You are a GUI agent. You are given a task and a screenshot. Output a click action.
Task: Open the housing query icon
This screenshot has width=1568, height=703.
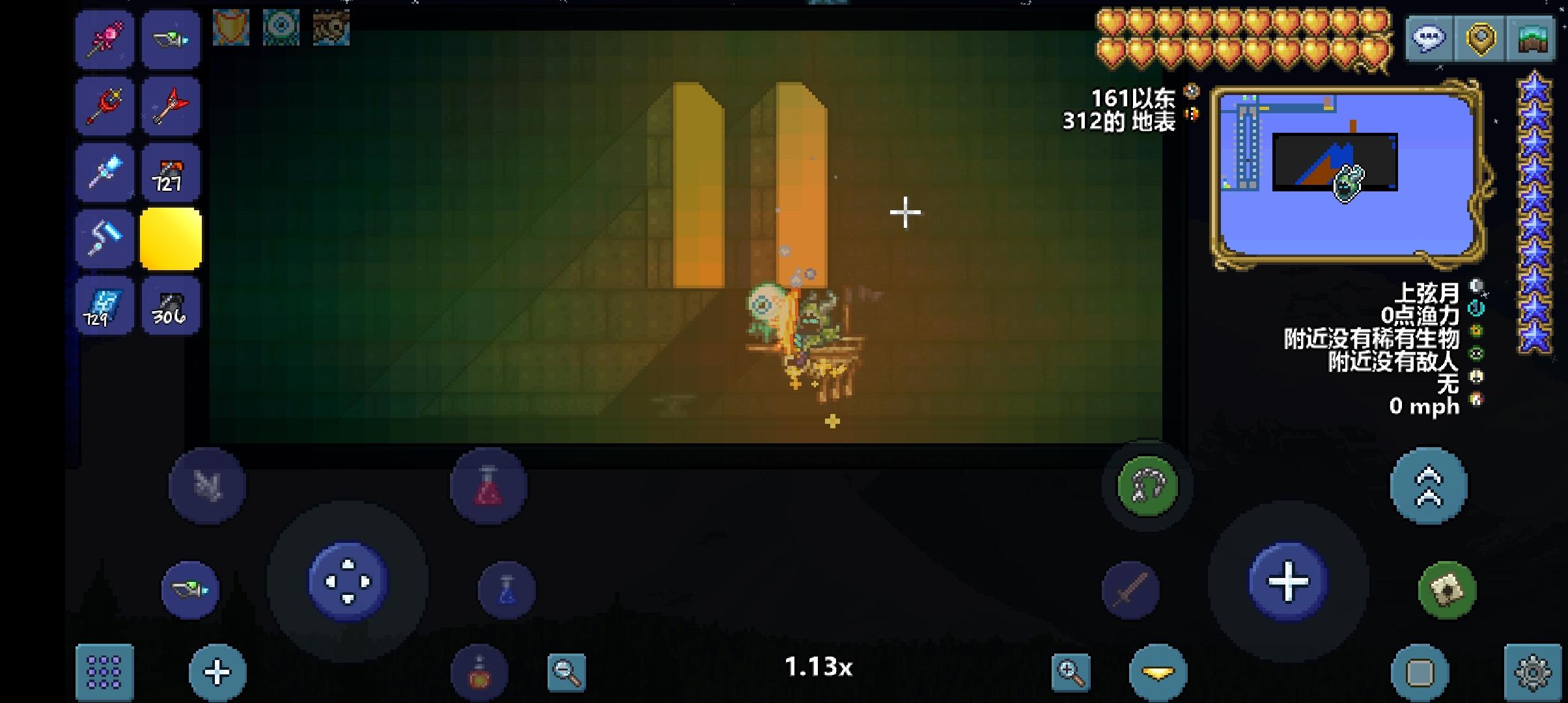tap(1530, 39)
